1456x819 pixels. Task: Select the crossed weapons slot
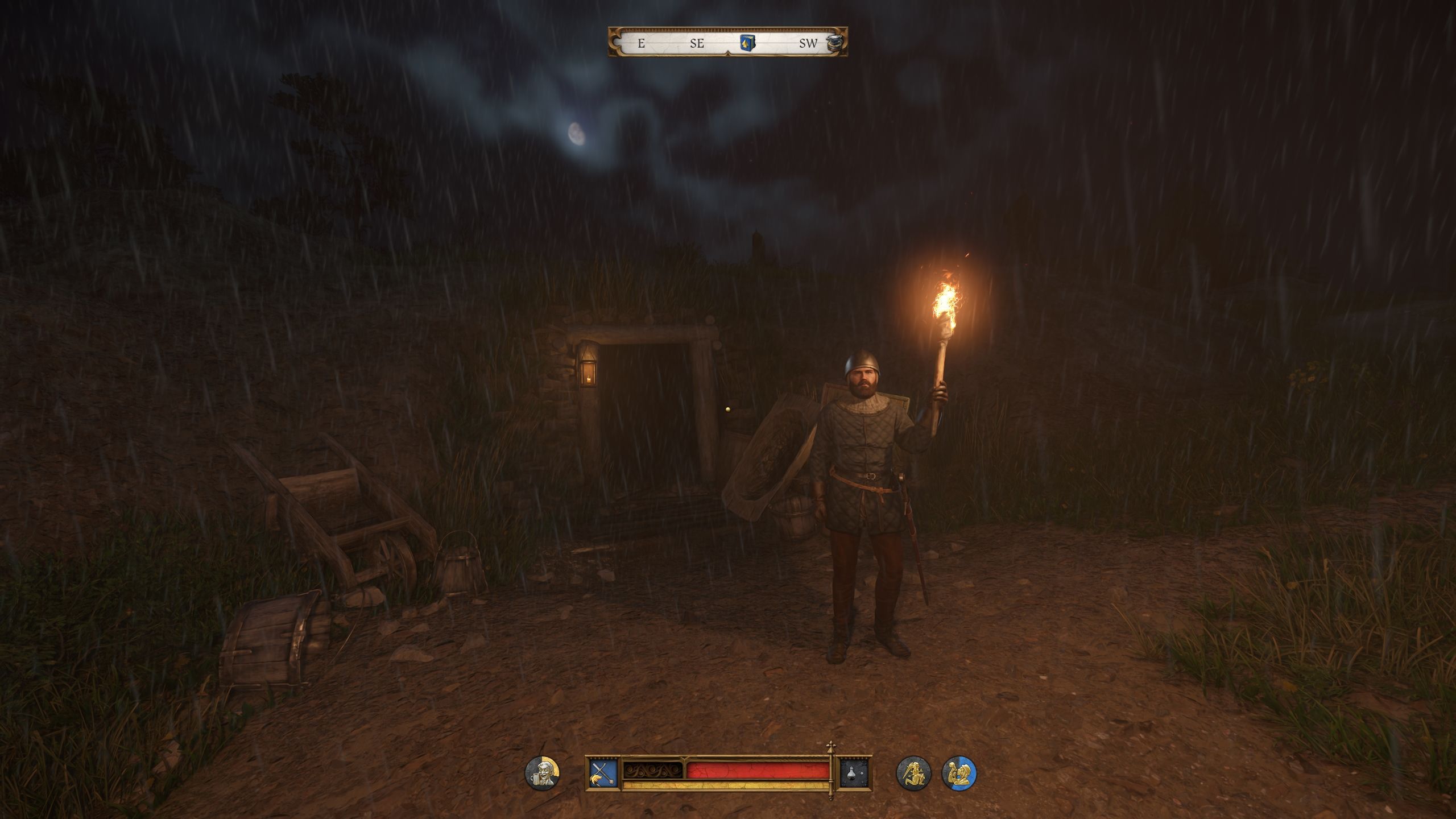pyautogui.click(x=603, y=772)
